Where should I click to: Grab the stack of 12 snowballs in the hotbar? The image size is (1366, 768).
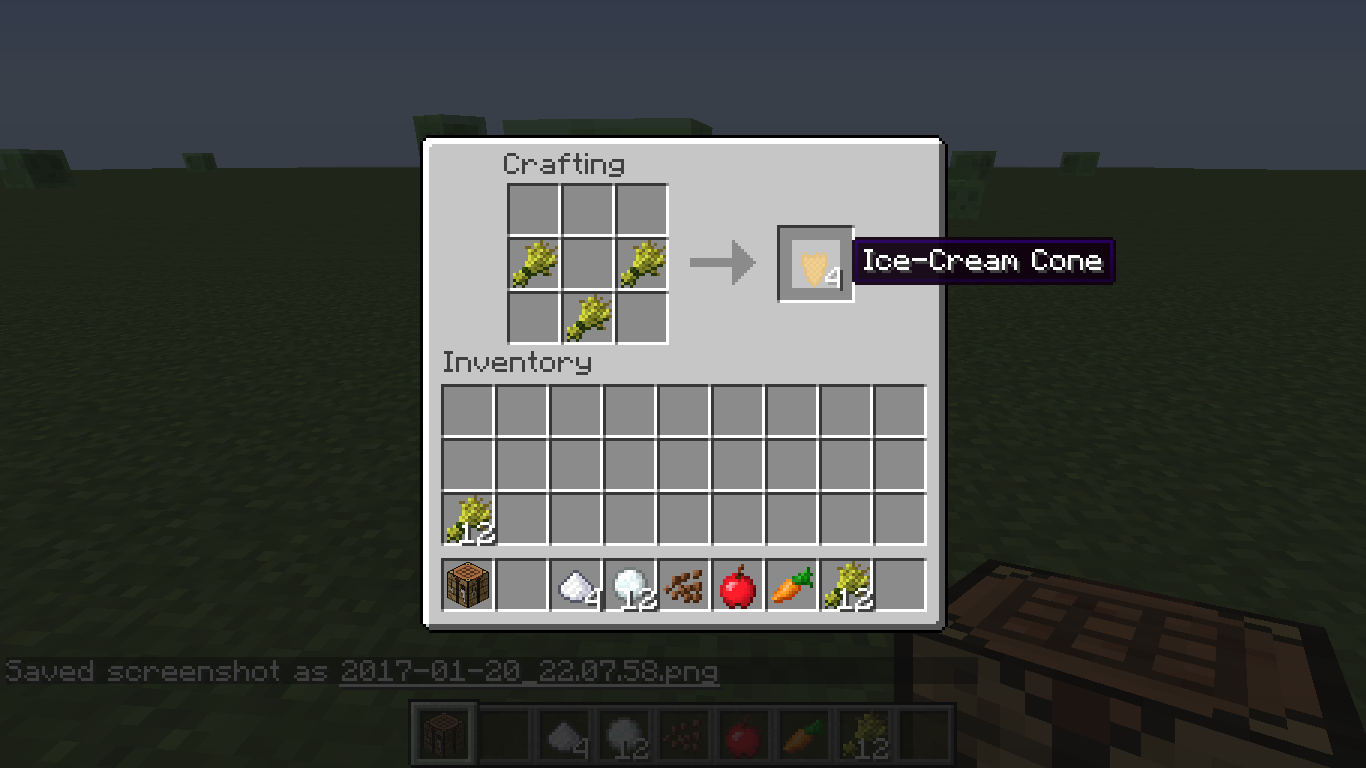pos(628,585)
